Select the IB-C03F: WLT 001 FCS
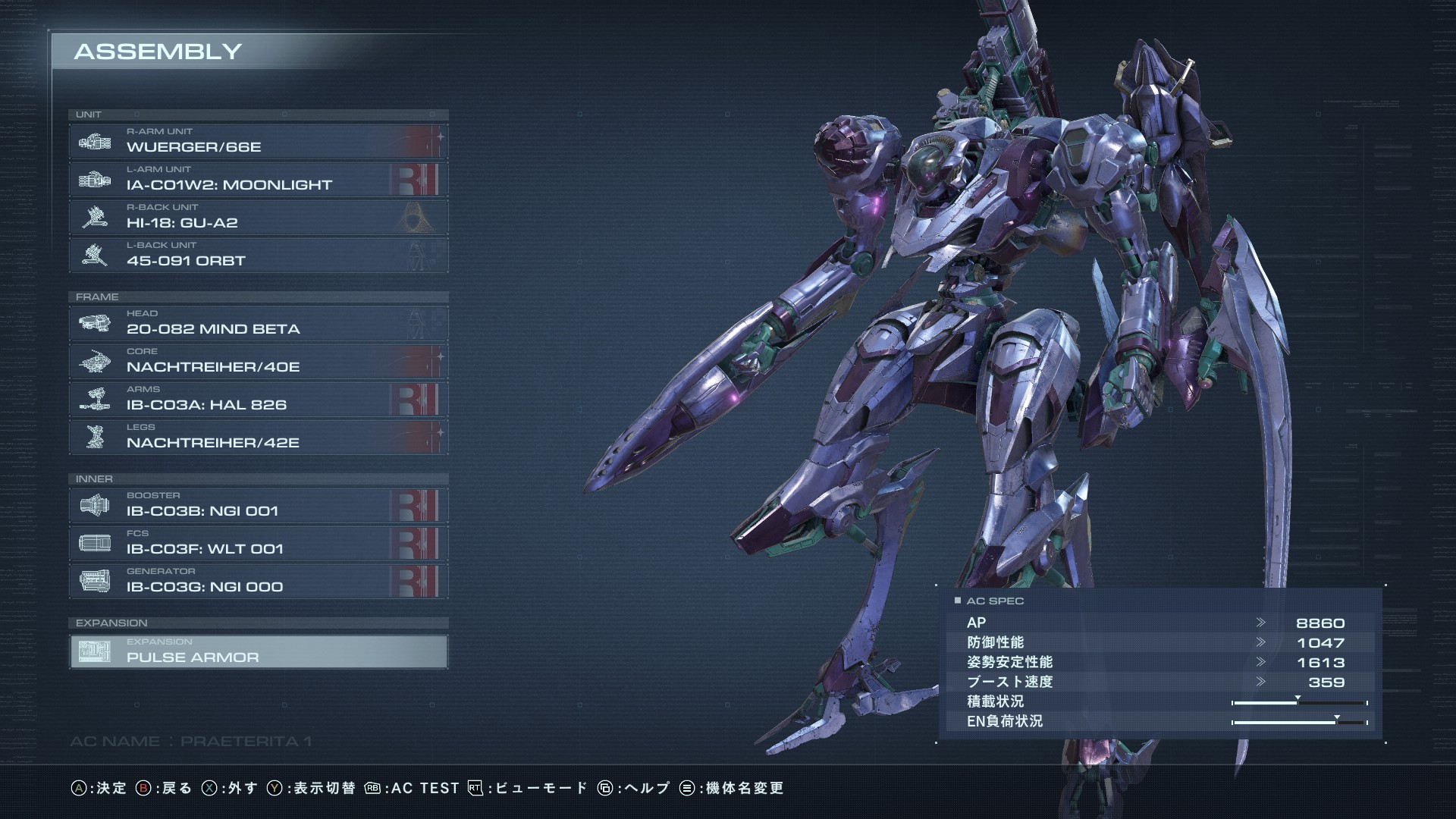The height and width of the screenshot is (819, 1456). point(258,544)
